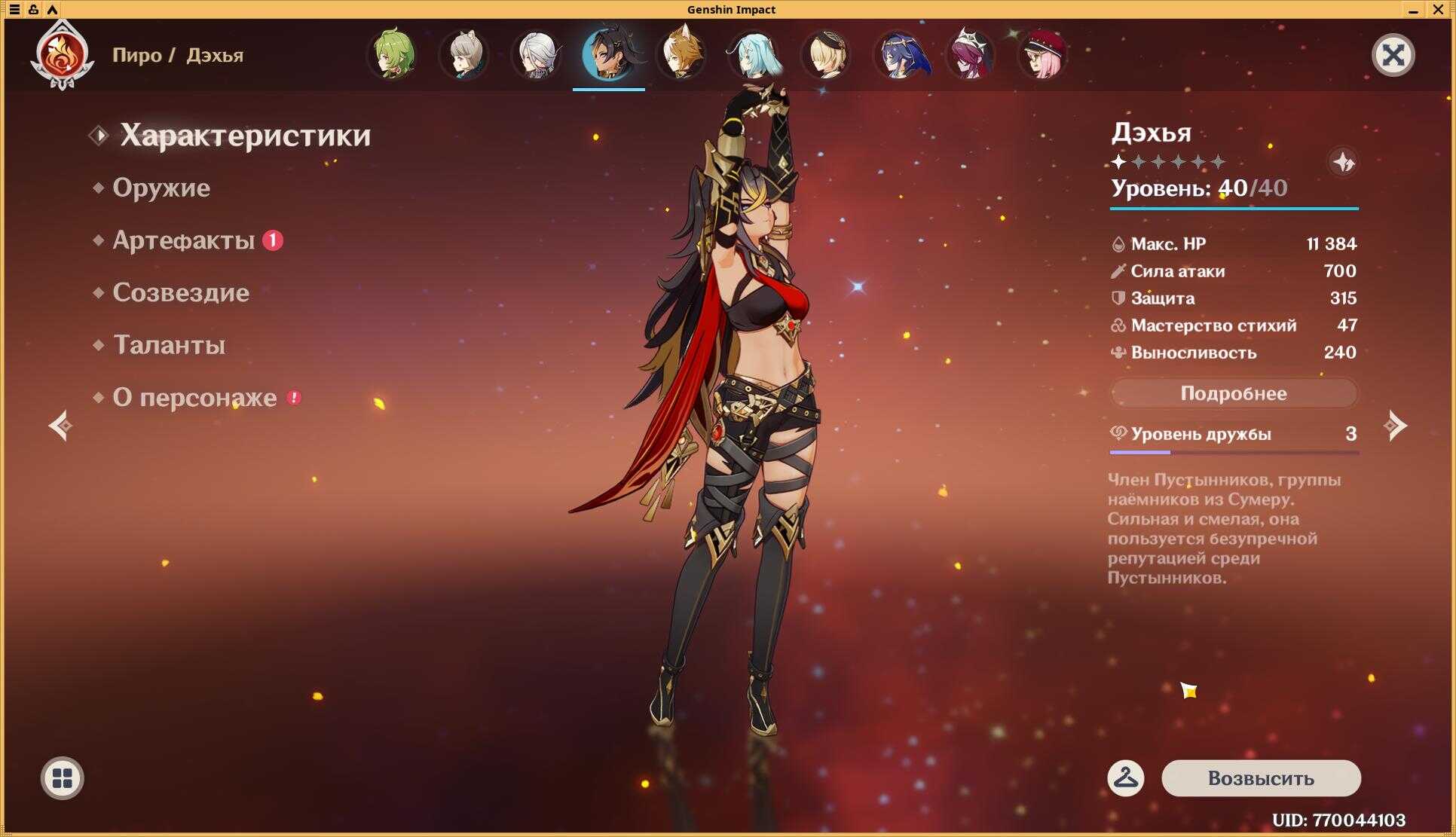The image size is (1456, 837).
Task: Select the green-haired character portrait
Action: tap(392, 55)
